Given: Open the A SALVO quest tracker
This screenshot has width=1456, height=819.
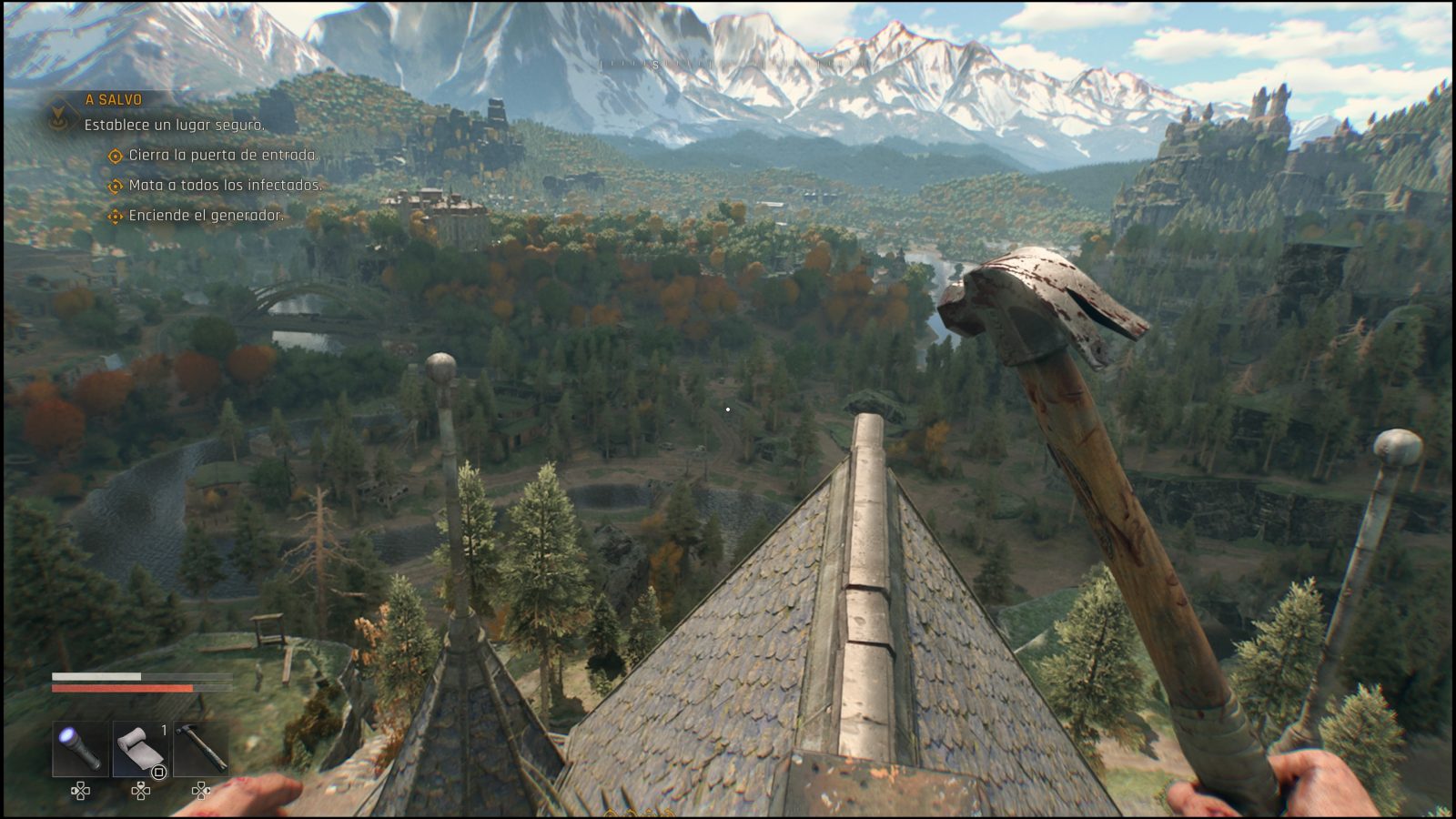Looking at the screenshot, I should tap(113, 100).
